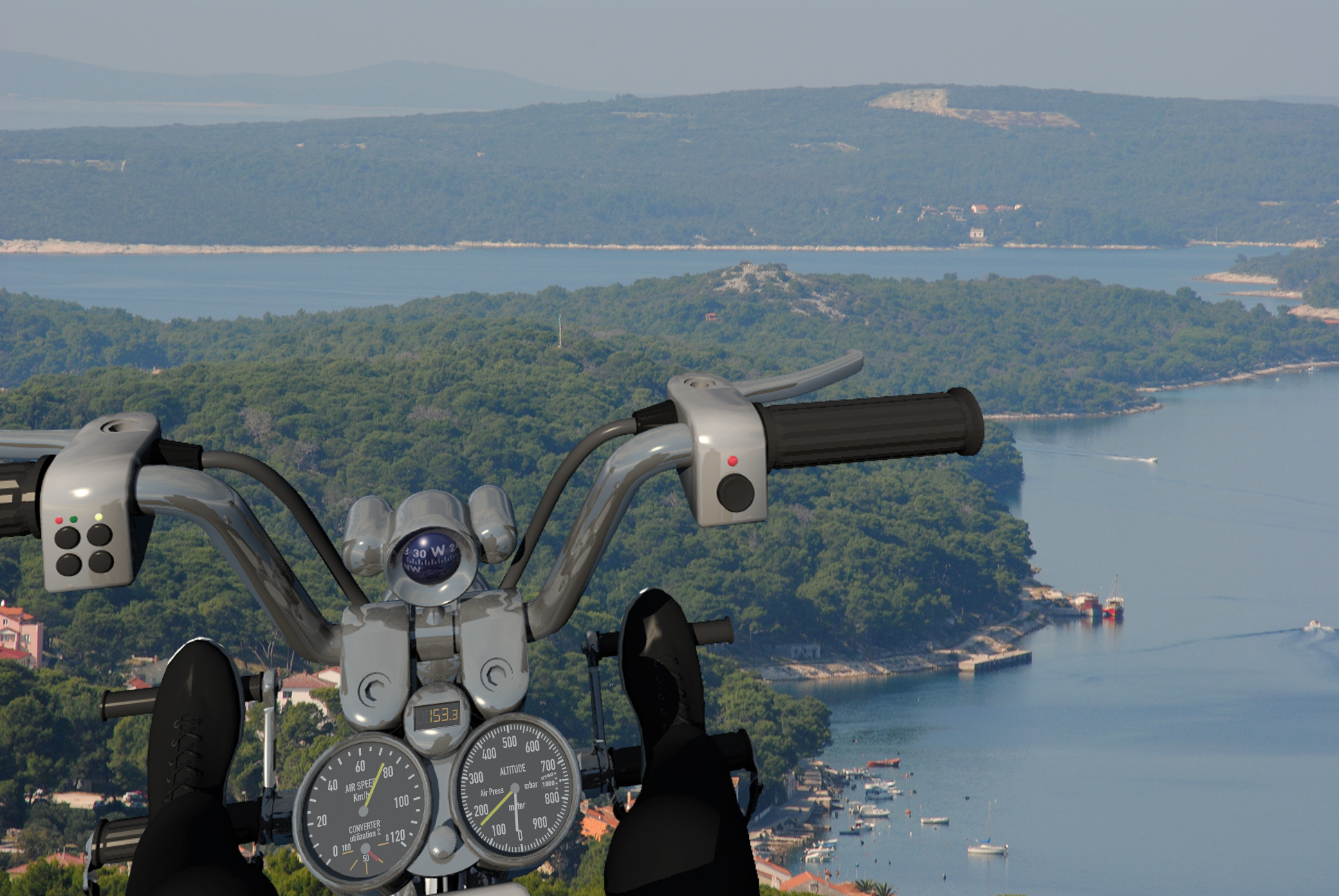Click the black button on the right handlebar
This screenshot has height=896, width=1339.
pyautogui.click(x=735, y=492)
